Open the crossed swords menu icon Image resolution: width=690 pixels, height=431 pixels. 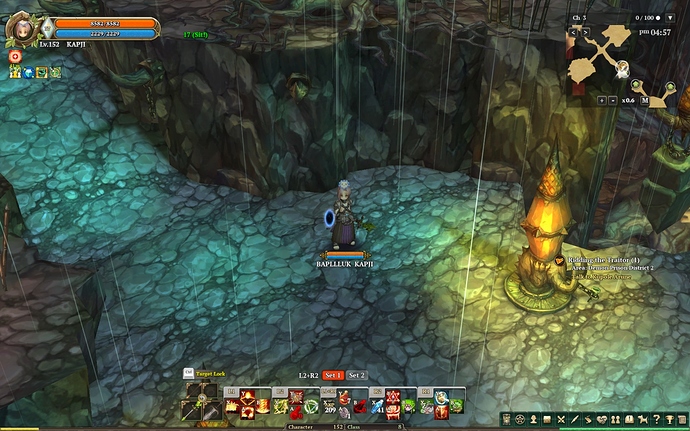coord(561,418)
